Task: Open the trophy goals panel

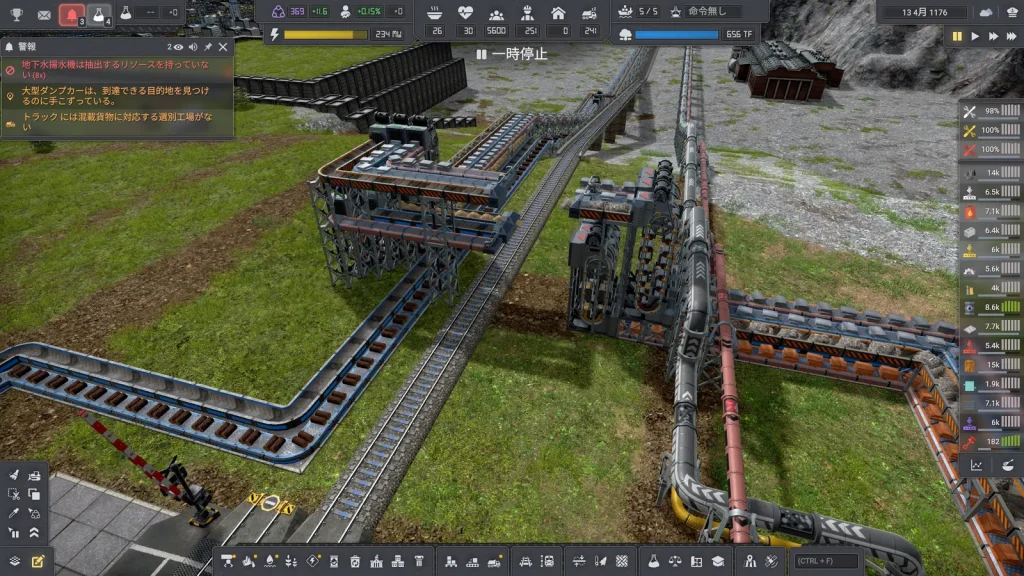Action: pyautogui.click(x=16, y=14)
